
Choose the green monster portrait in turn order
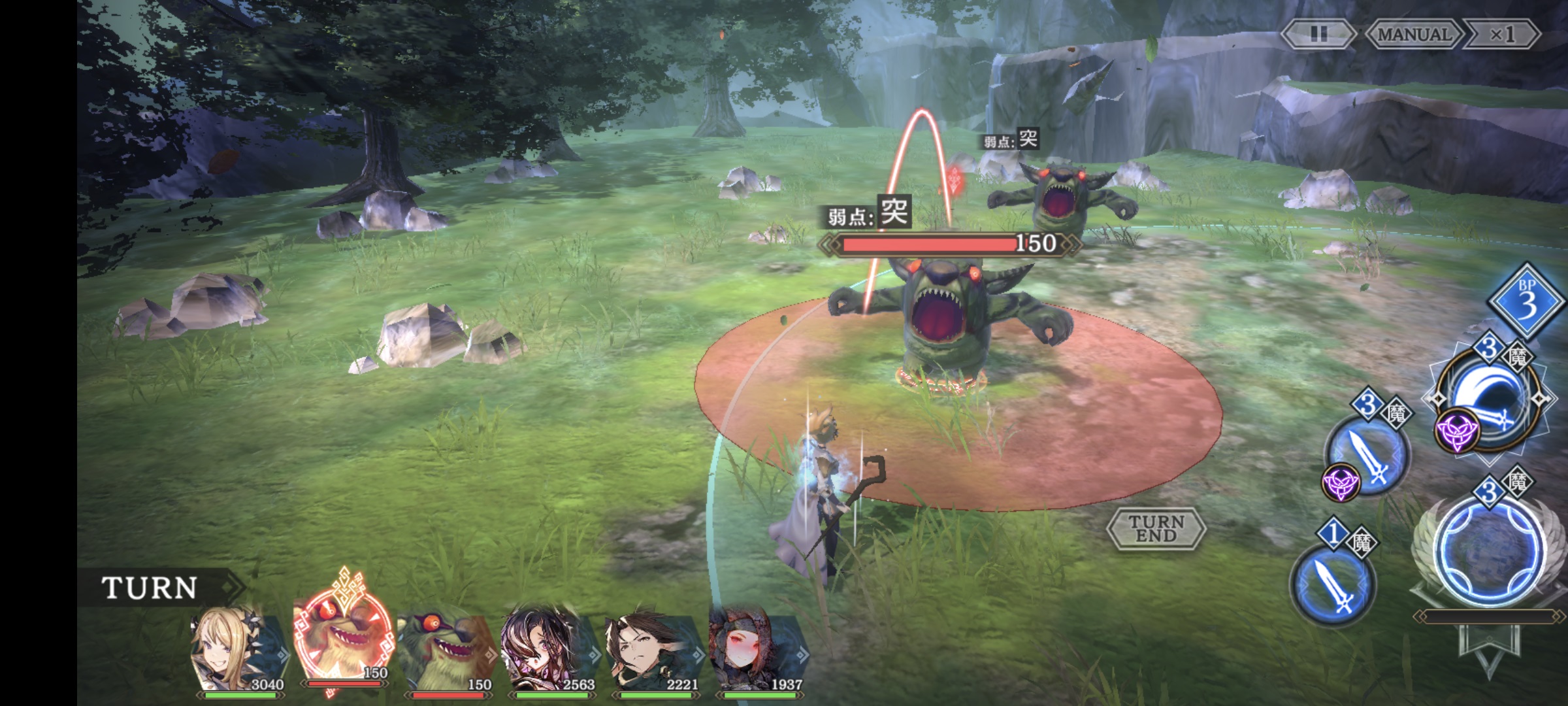tap(448, 650)
